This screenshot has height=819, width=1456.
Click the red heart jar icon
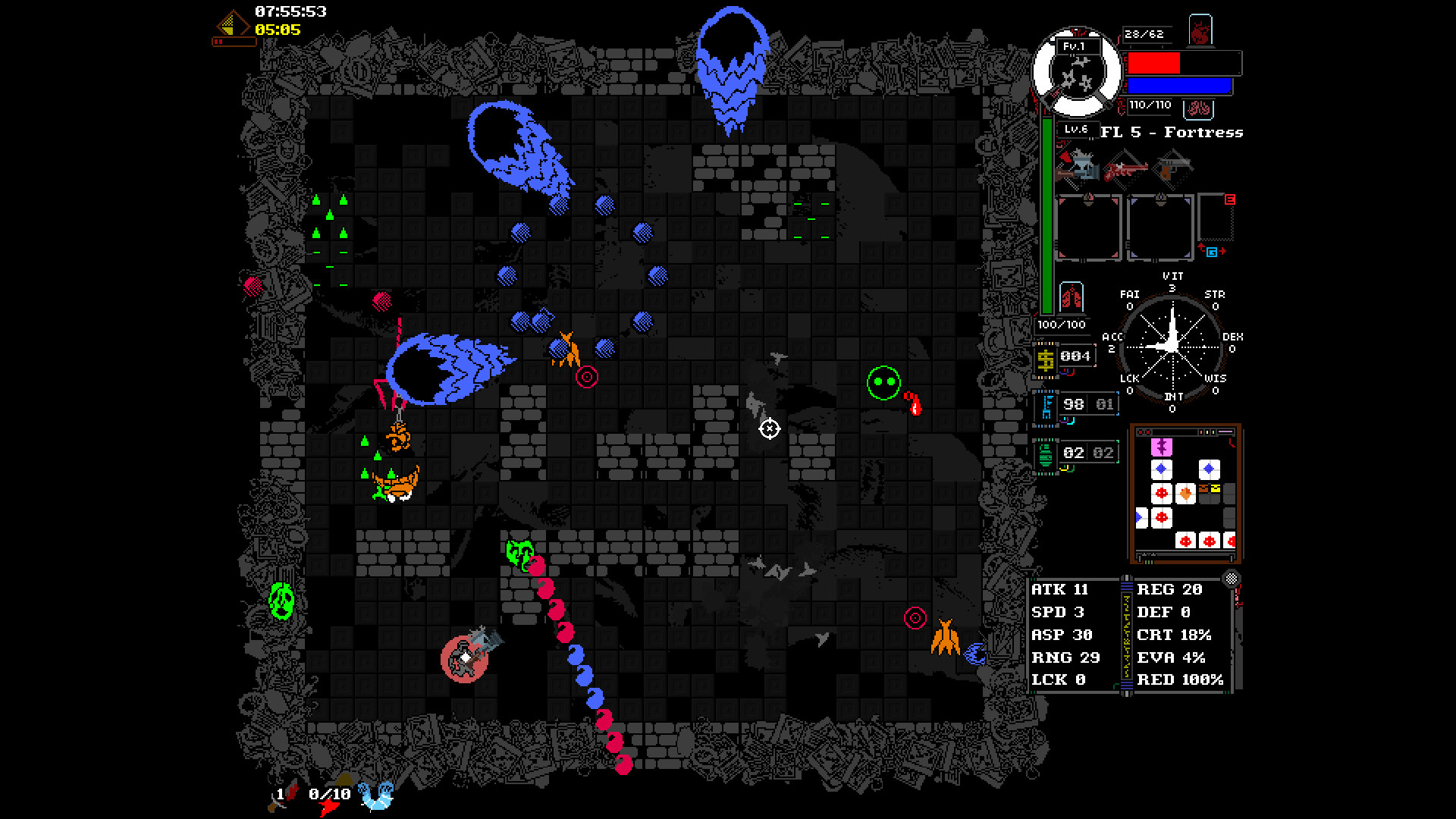pyautogui.click(x=1200, y=32)
